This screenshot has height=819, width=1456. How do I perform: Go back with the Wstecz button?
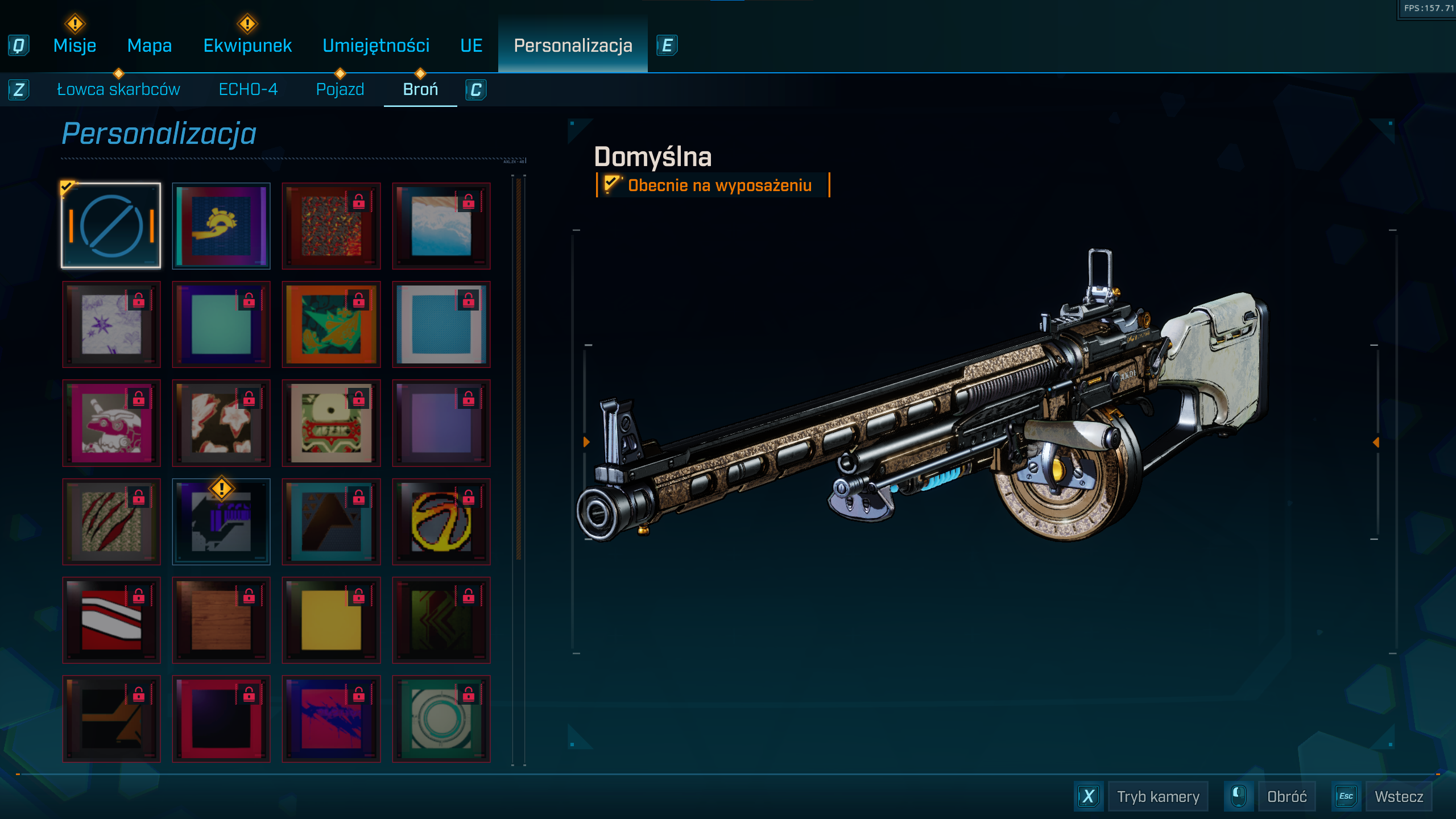click(x=1399, y=796)
